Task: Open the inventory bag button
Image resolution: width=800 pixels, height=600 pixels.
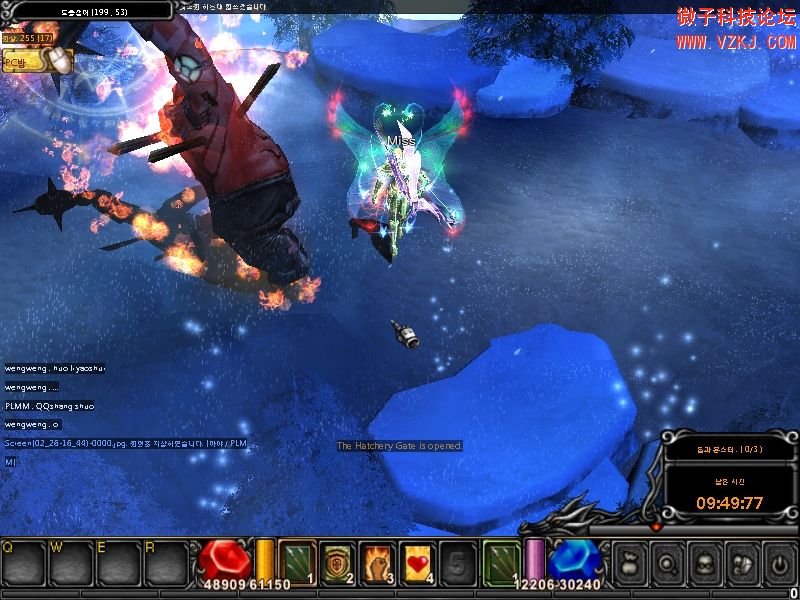Action: click(x=632, y=563)
